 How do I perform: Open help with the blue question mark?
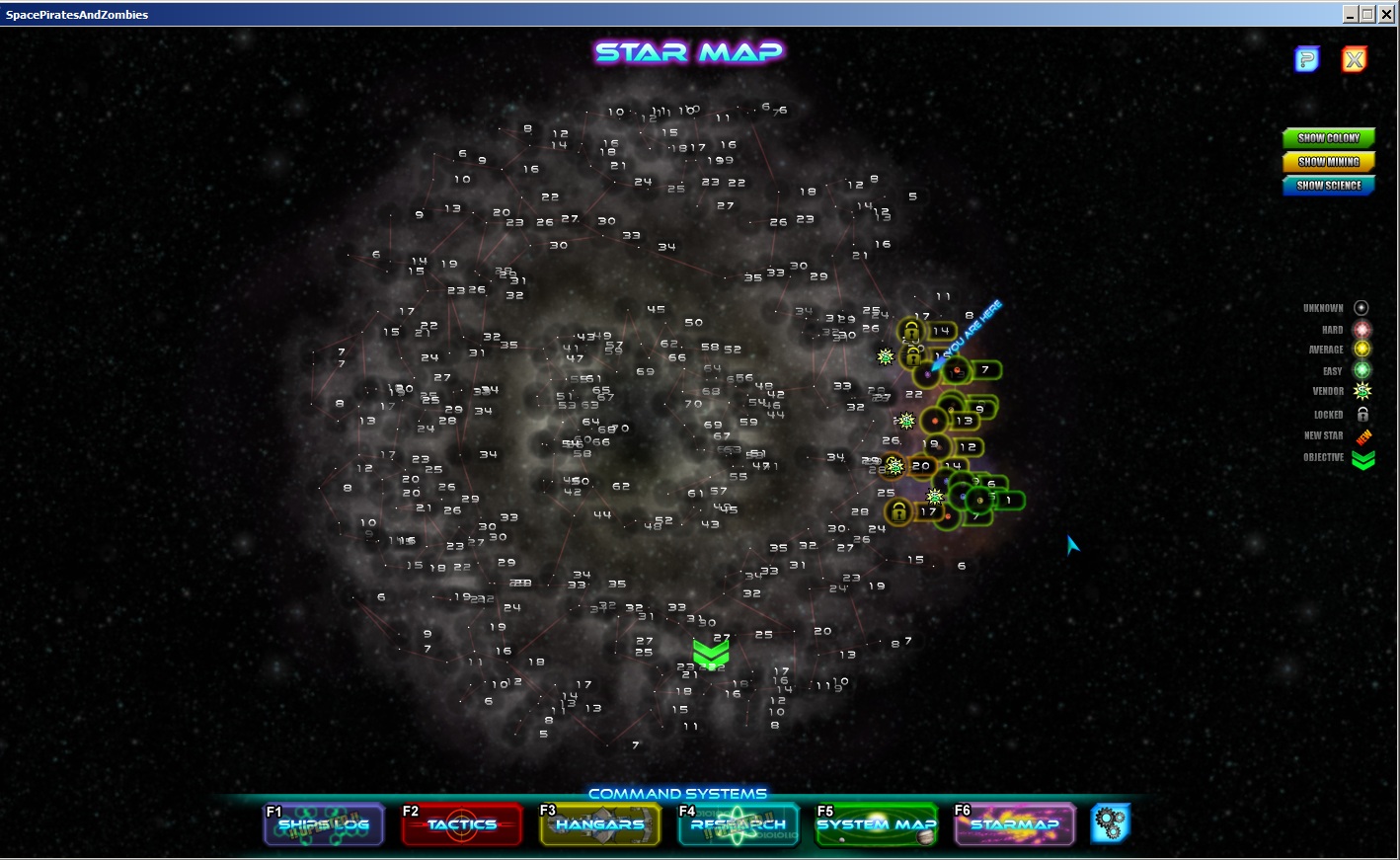coord(1306,59)
